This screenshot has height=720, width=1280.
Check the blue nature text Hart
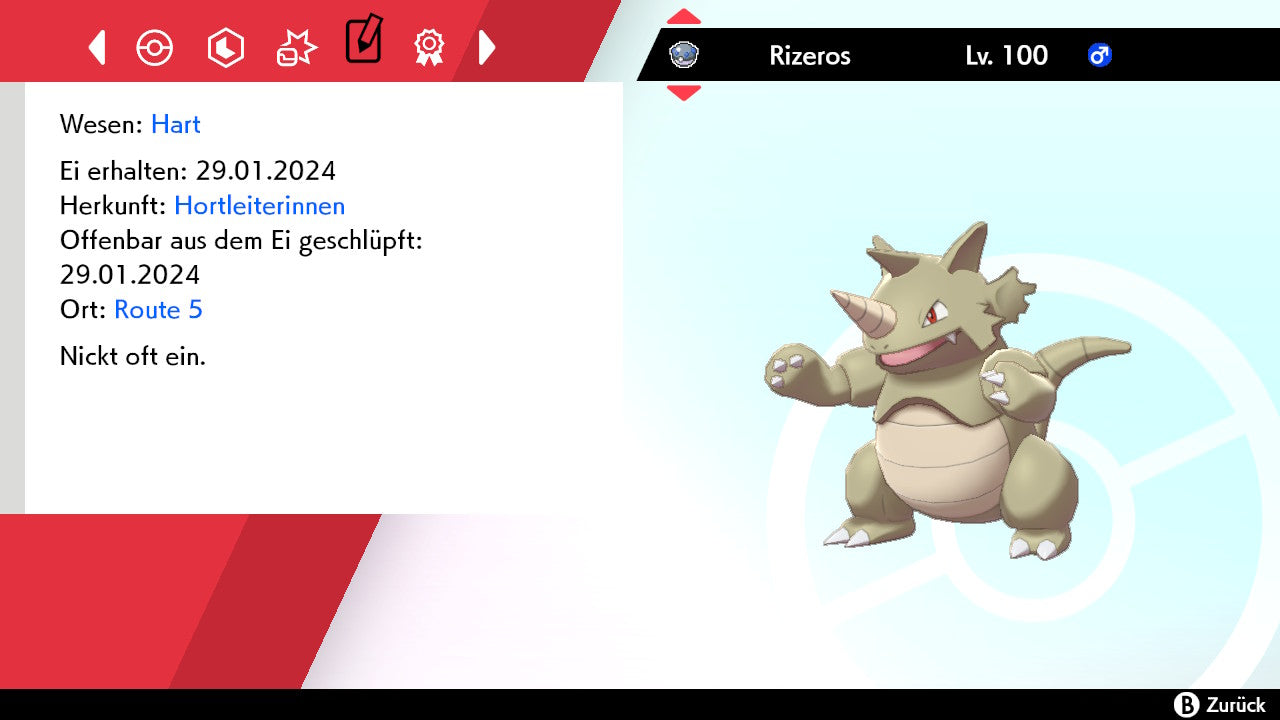pyautogui.click(x=176, y=125)
